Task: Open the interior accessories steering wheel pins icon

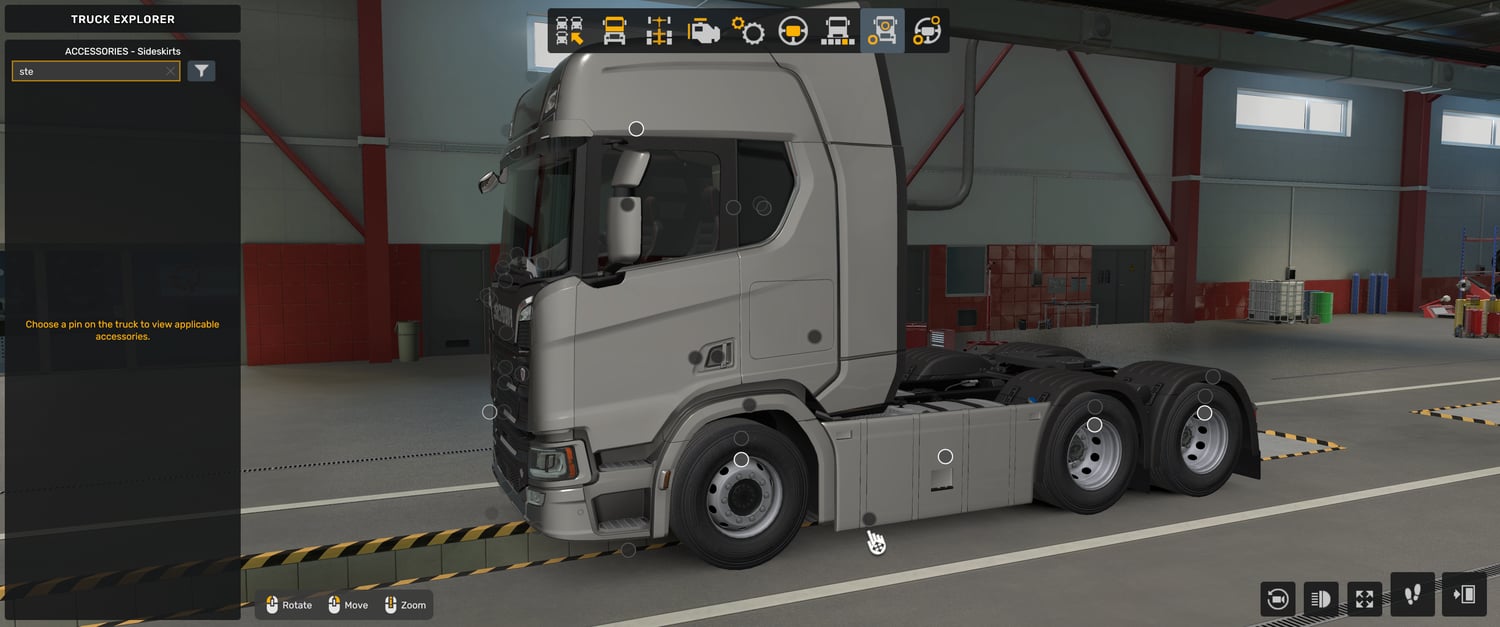Action: click(x=927, y=31)
